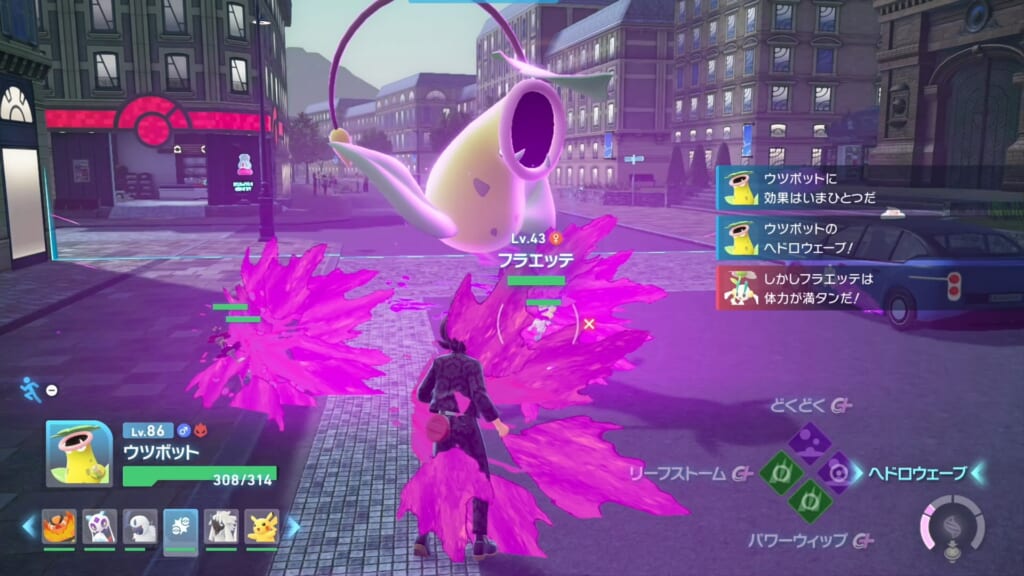This screenshot has height=576, width=1024.
Task: Pick the white and purple Pokémon slot
Action: pos(100,526)
